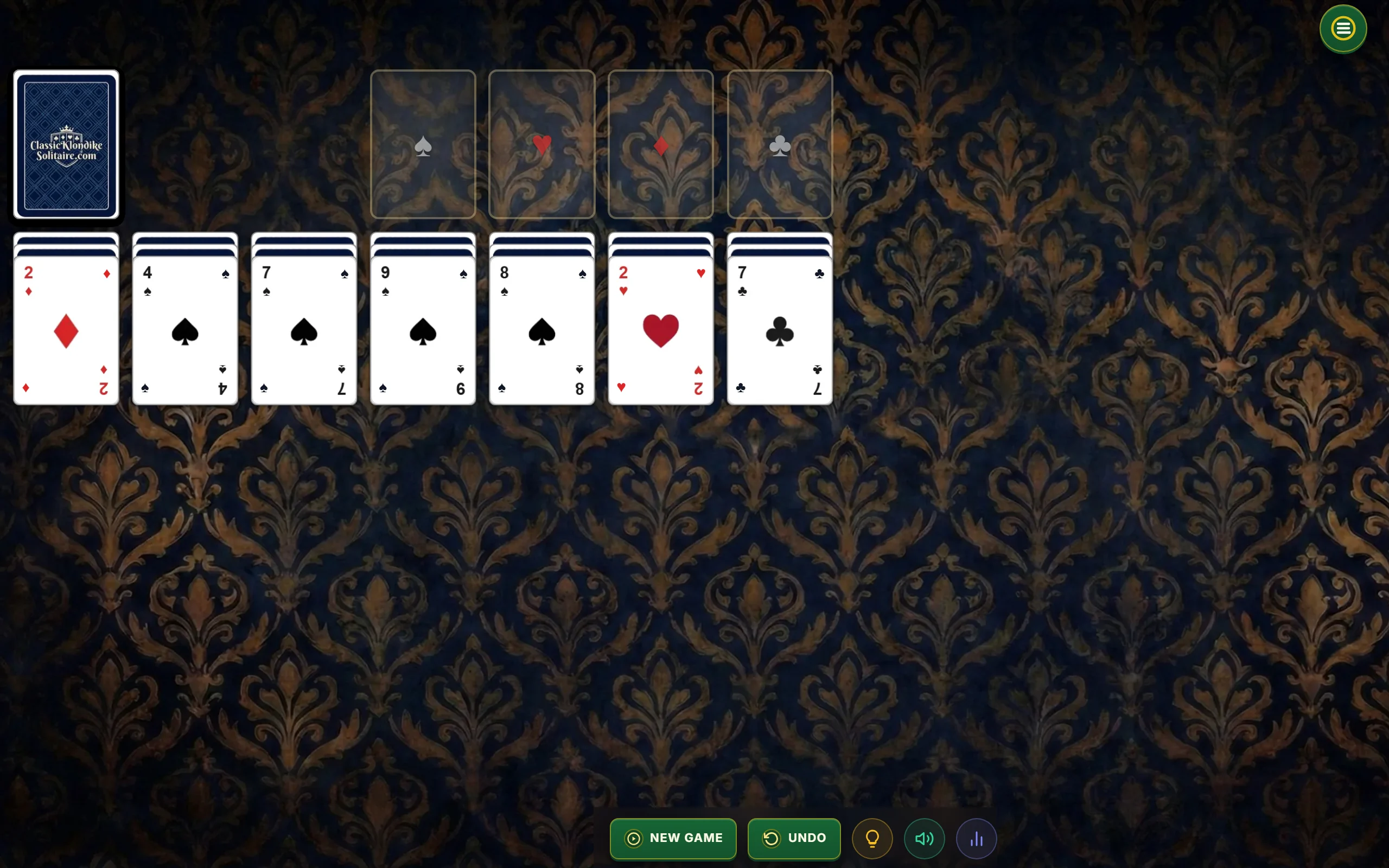Start a new game
This screenshot has height=868, width=1389.
click(673, 838)
